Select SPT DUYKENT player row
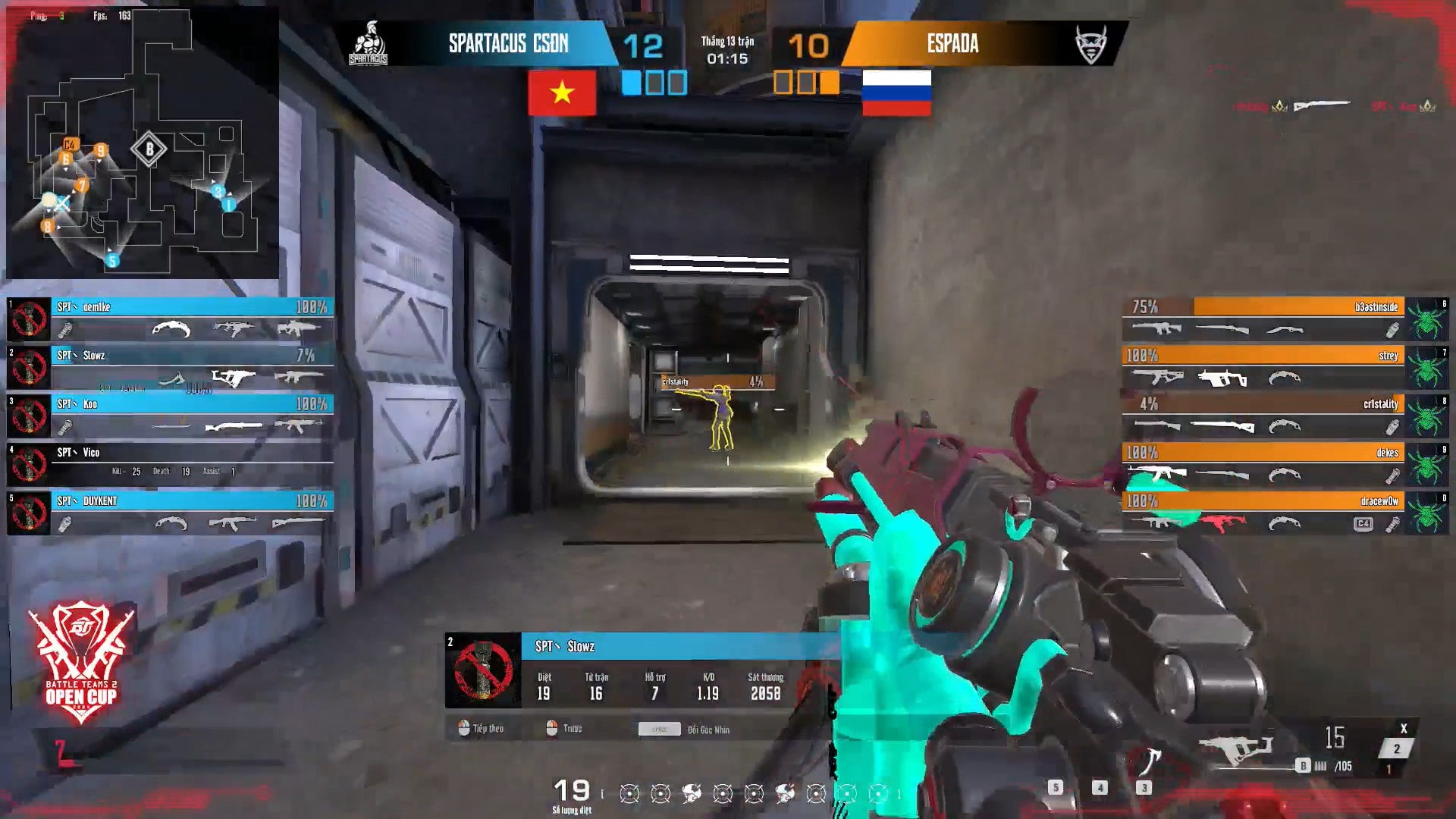Viewport: 1456px width, 819px height. click(171, 513)
